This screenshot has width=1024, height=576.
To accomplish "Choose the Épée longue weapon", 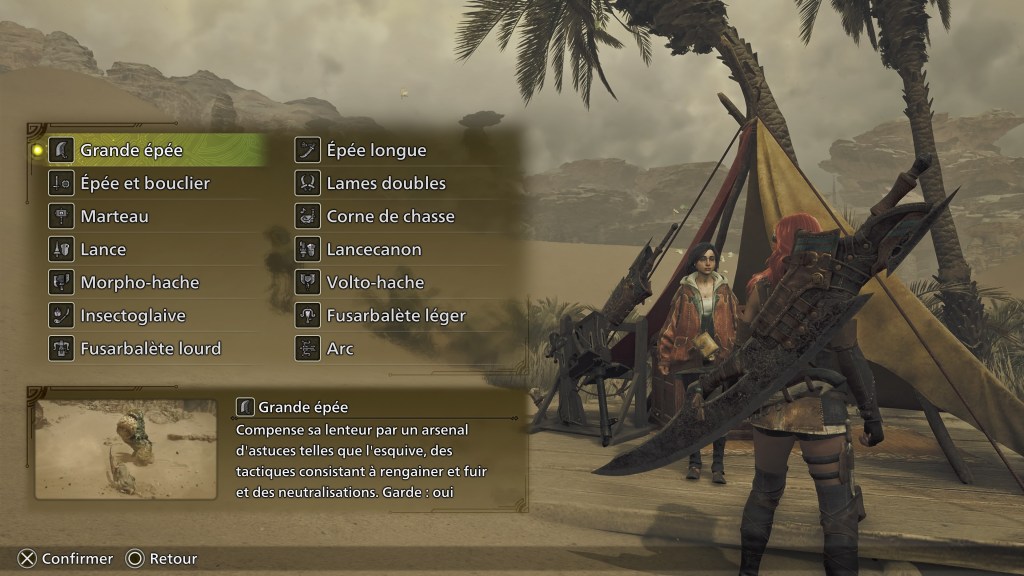I will (376, 150).
